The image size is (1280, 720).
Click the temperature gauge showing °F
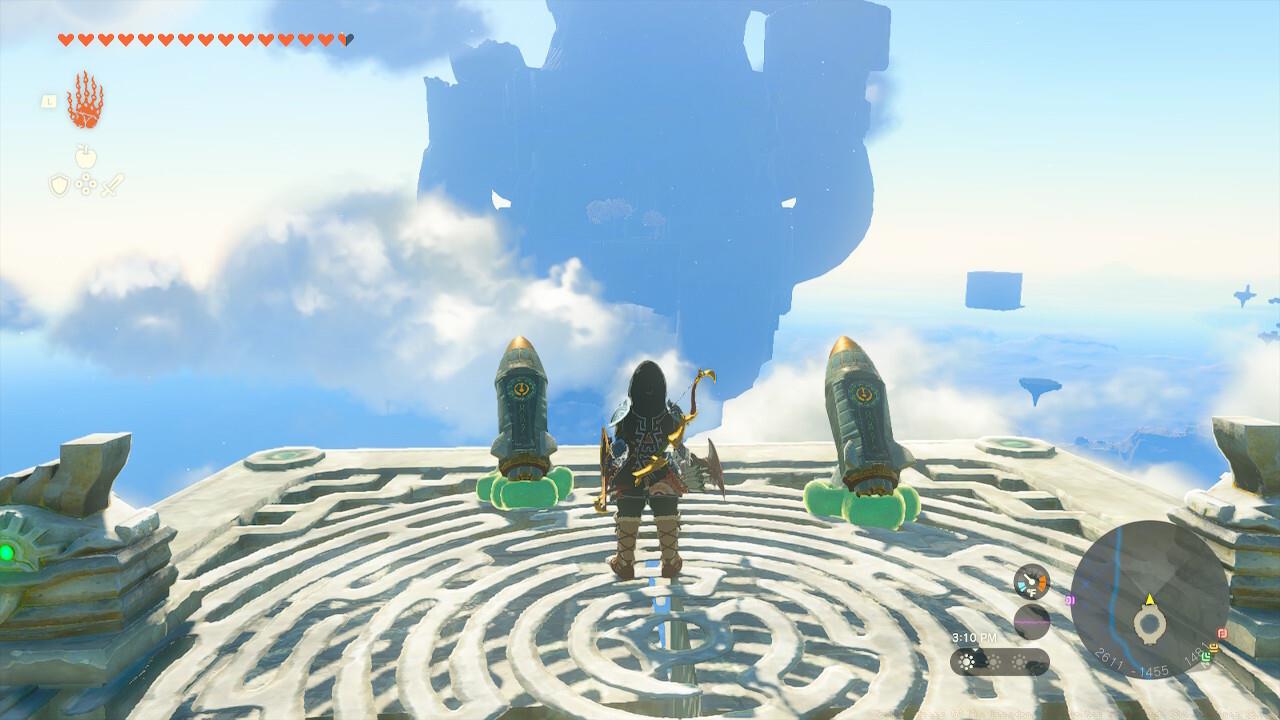pyautogui.click(x=1031, y=580)
